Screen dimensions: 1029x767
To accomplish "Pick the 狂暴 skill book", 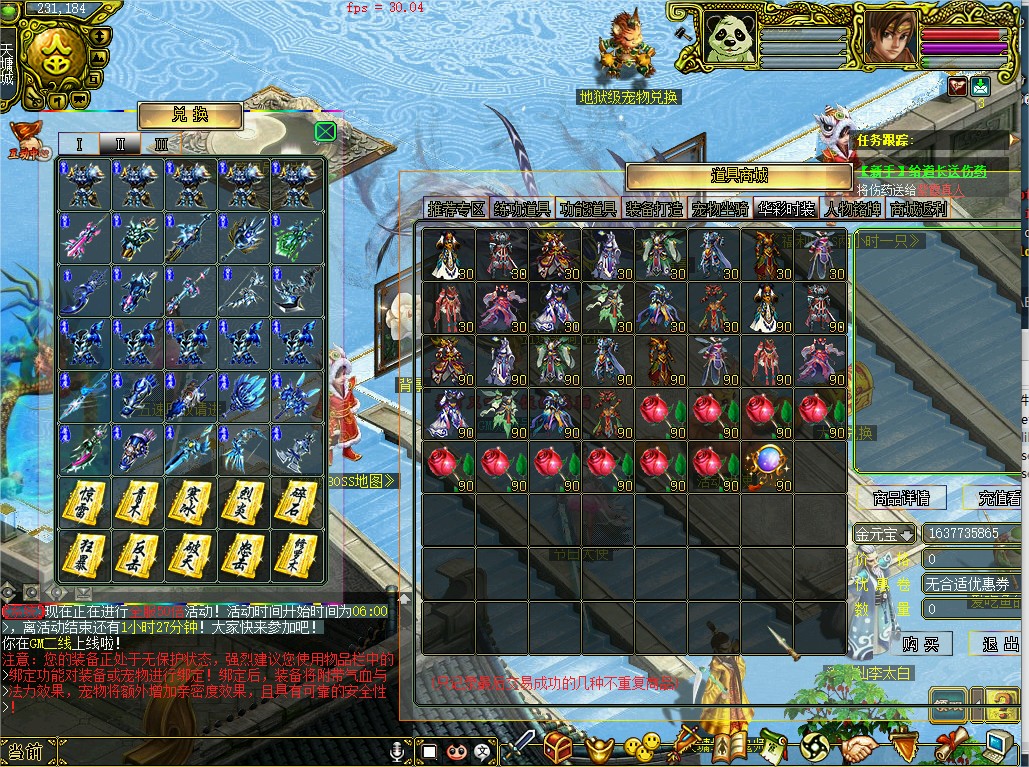I will tap(84, 556).
